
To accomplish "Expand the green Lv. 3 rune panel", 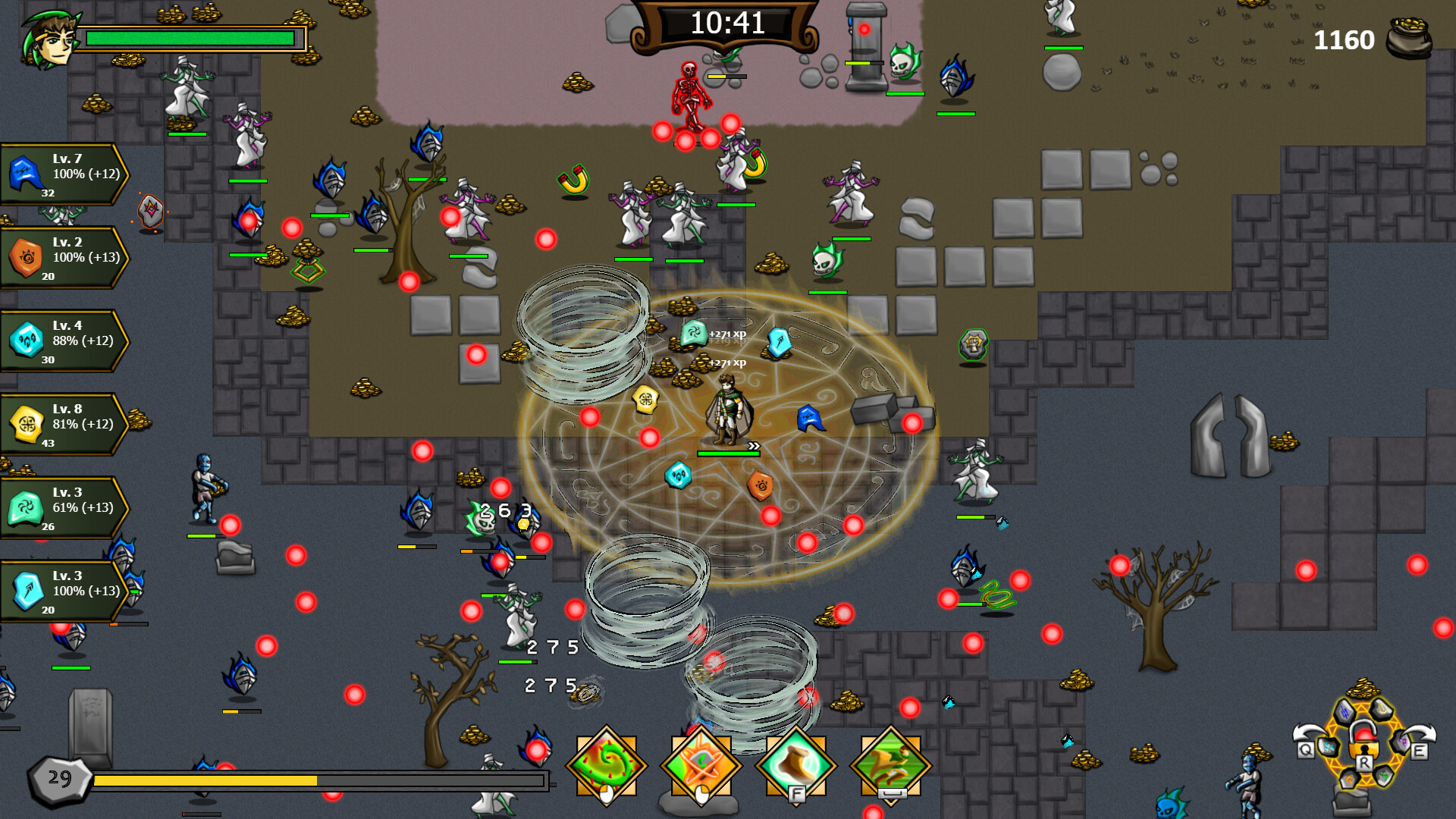I will 61,507.
